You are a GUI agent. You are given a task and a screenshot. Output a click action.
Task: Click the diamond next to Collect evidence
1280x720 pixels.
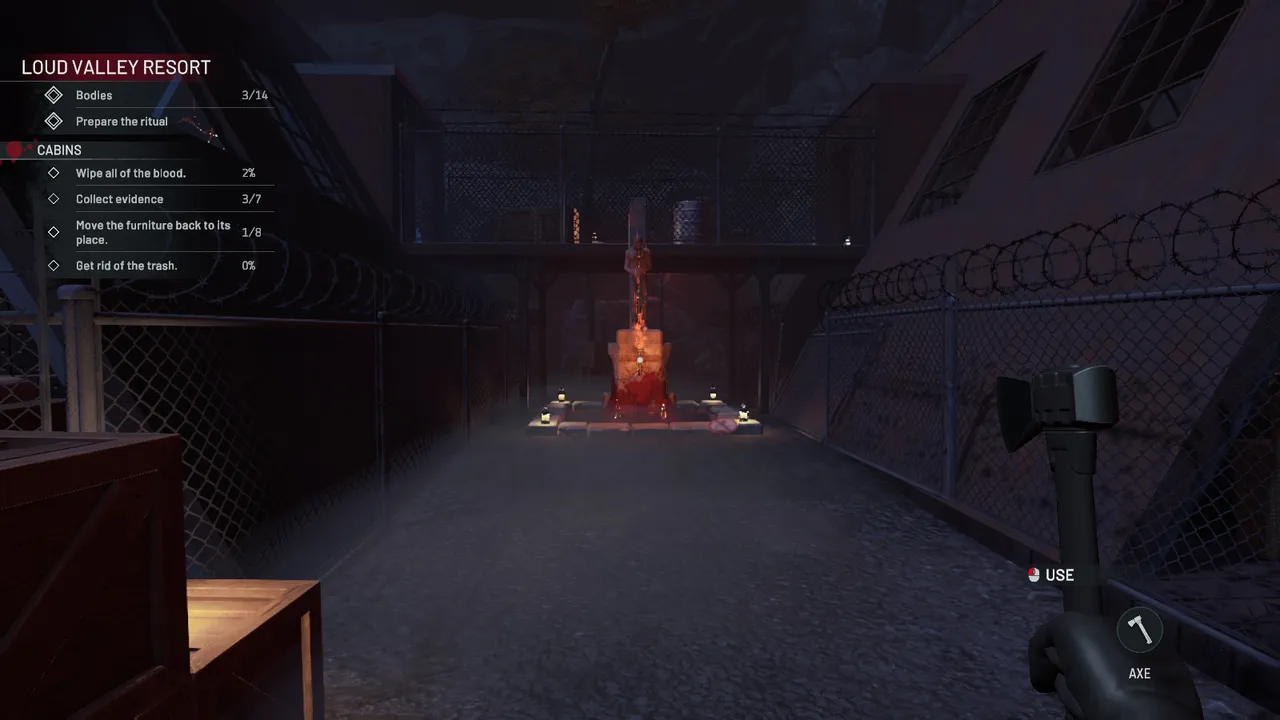click(x=55, y=198)
